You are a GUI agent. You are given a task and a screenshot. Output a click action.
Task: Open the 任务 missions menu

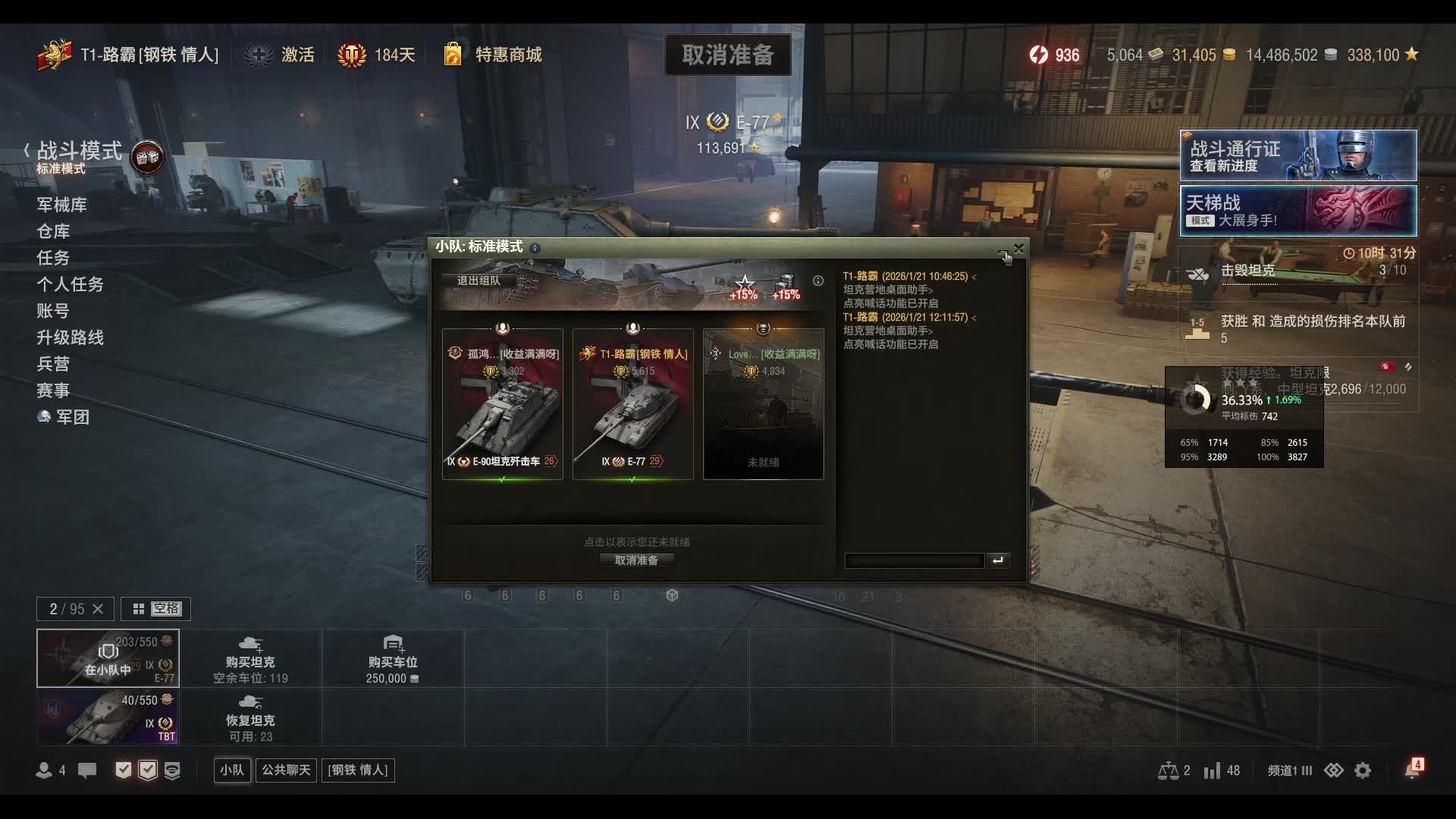click(x=53, y=258)
